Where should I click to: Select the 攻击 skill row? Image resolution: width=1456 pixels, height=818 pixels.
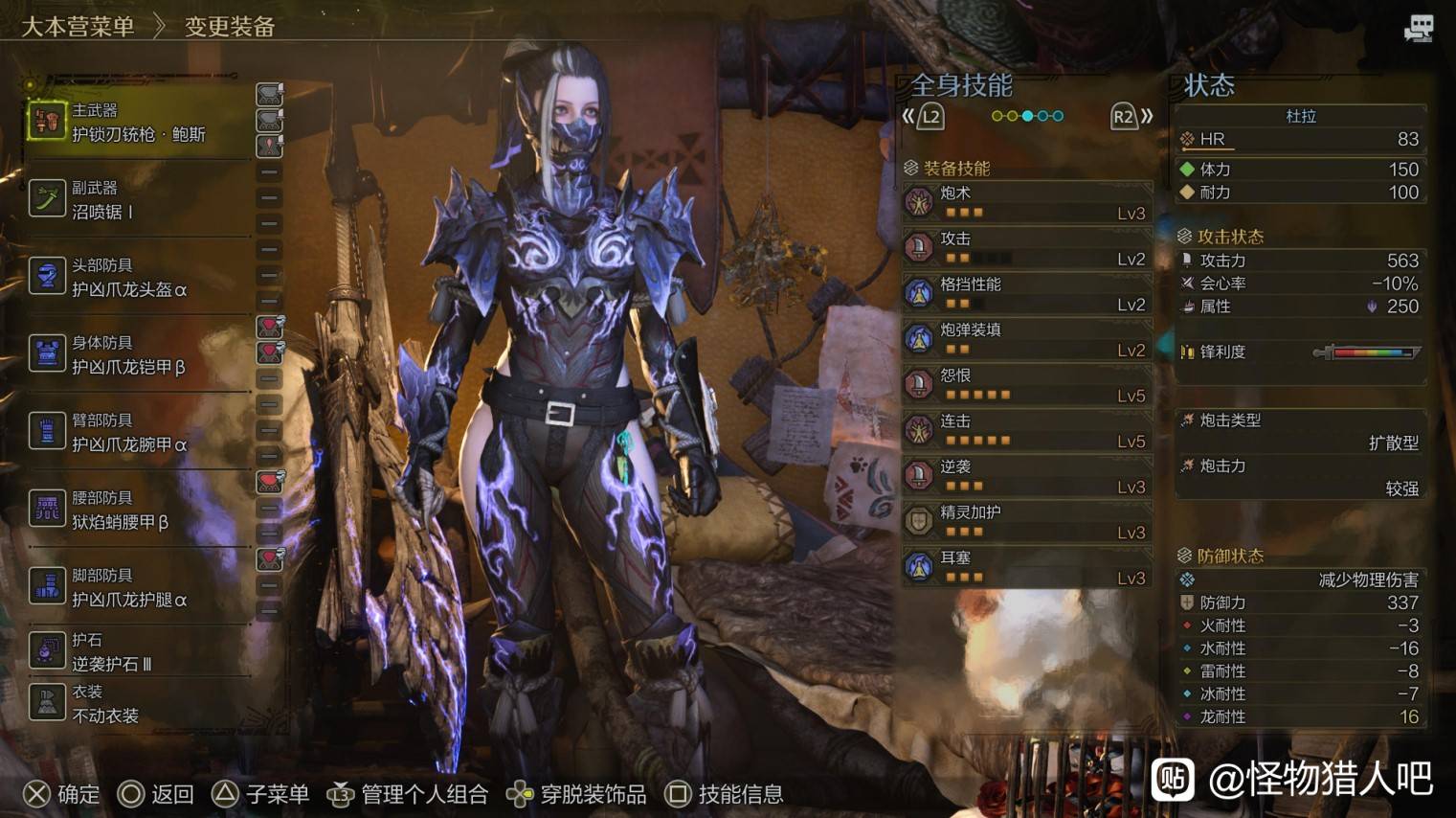pyautogui.click(x=1026, y=248)
